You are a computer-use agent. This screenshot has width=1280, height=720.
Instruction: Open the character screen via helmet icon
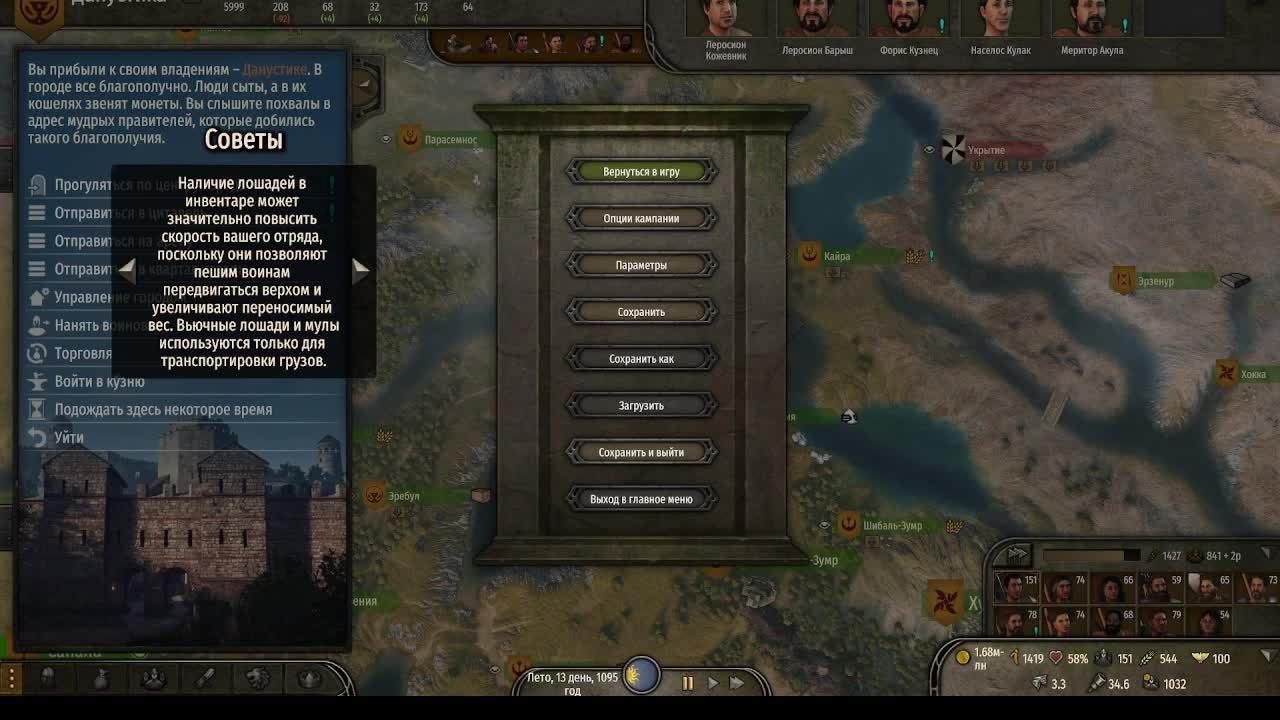tap(49, 680)
